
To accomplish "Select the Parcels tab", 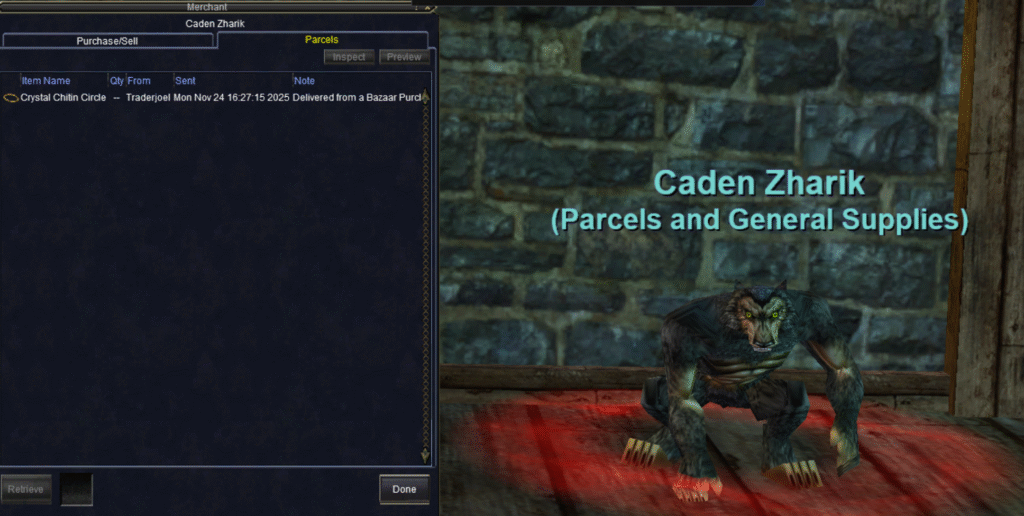I will (321, 40).
